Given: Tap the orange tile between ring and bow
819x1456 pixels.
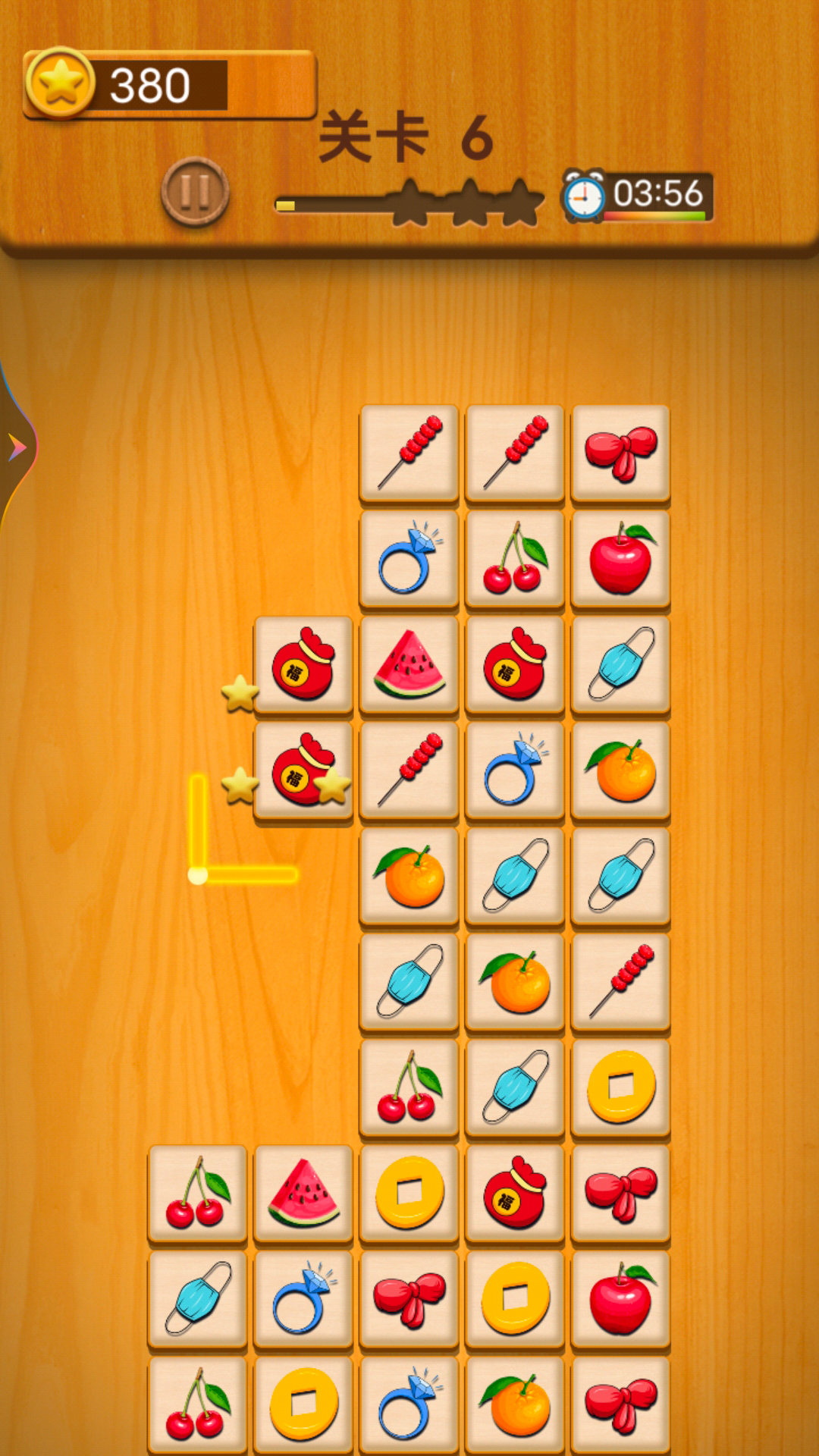Looking at the screenshot, I should (x=516, y=1404).
